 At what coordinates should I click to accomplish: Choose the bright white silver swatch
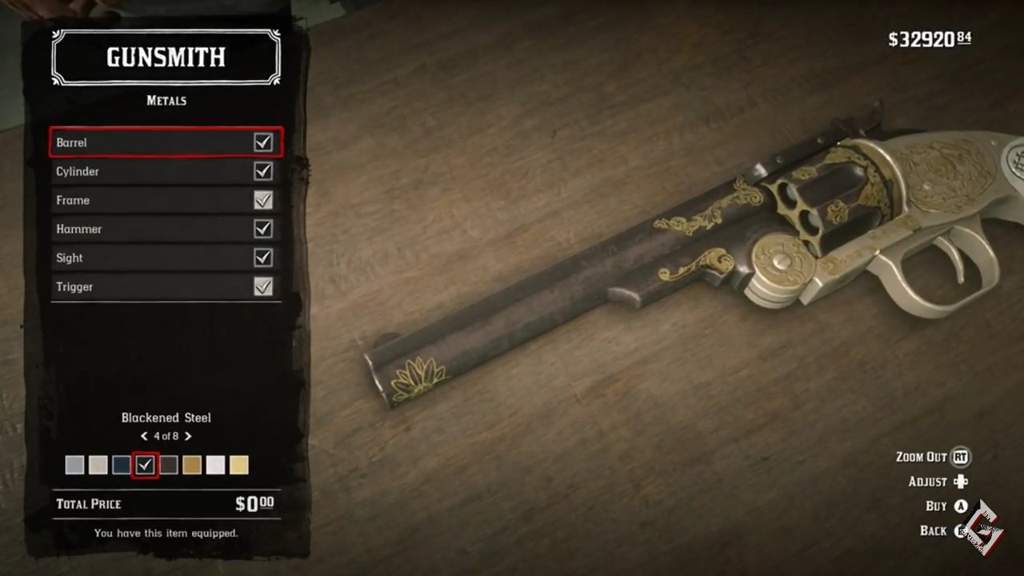pyautogui.click(x=215, y=465)
